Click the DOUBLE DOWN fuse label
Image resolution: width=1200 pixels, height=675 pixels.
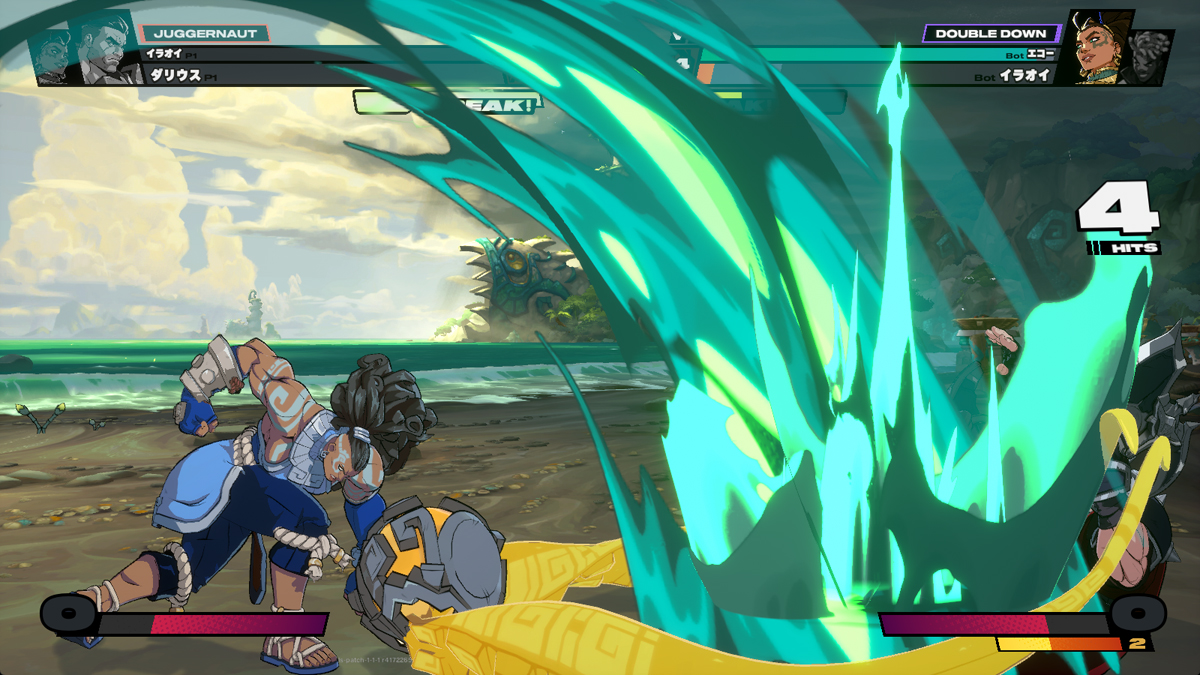click(990, 33)
